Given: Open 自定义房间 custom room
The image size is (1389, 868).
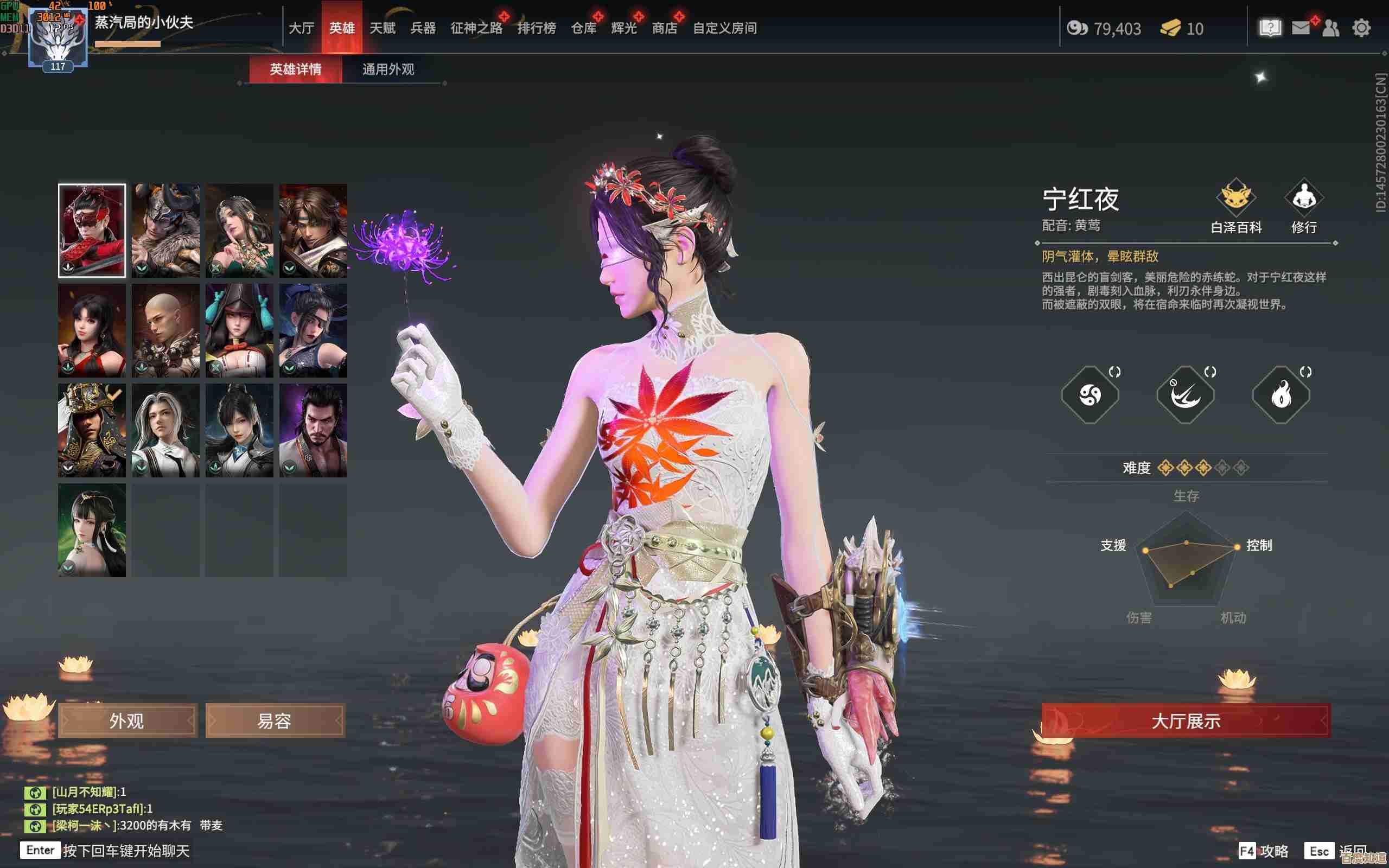Looking at the screenshot, I should point(724,28).
